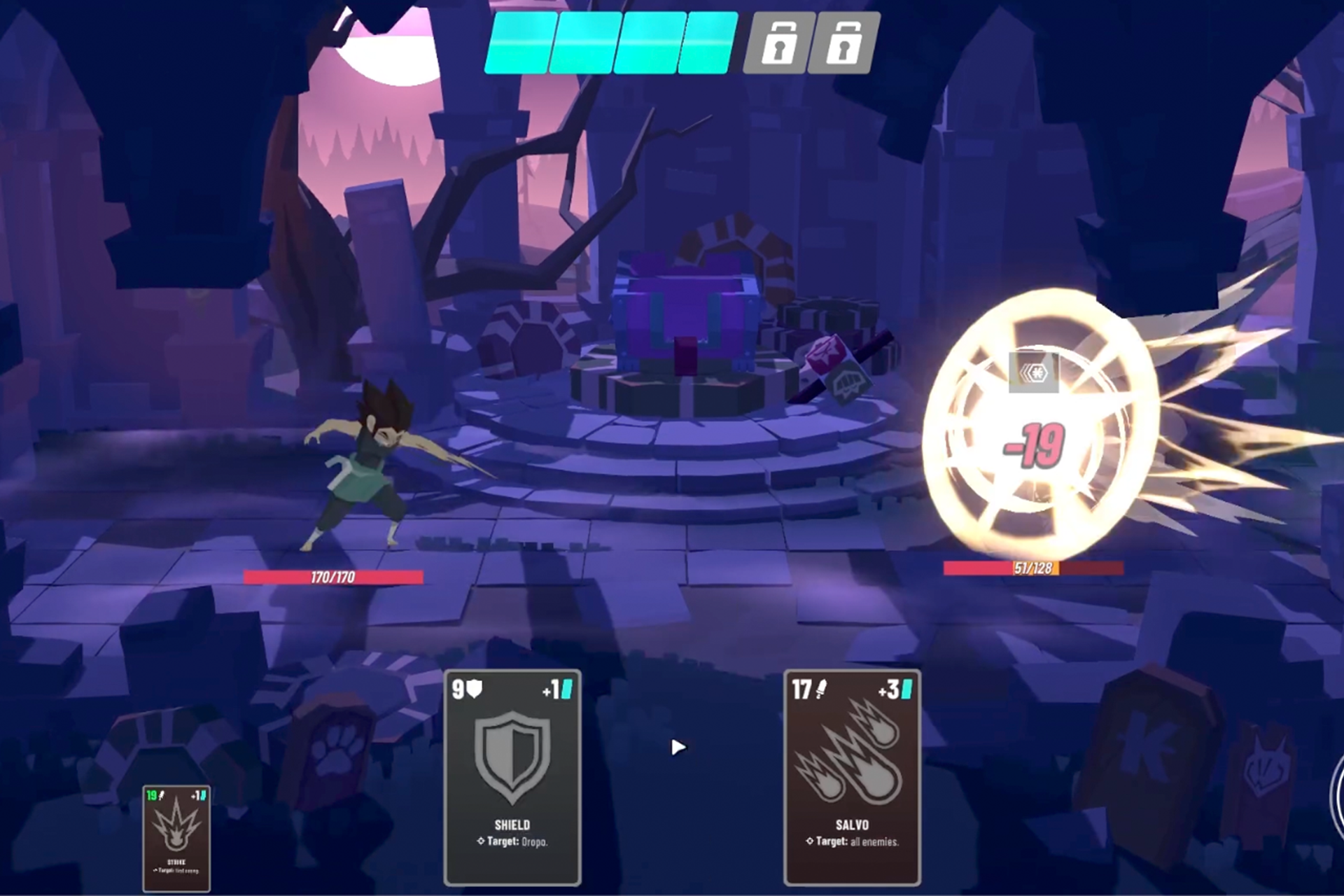Select the small Strike card
This screenshot has height=896, width=1344.
[x=176, y=838]
